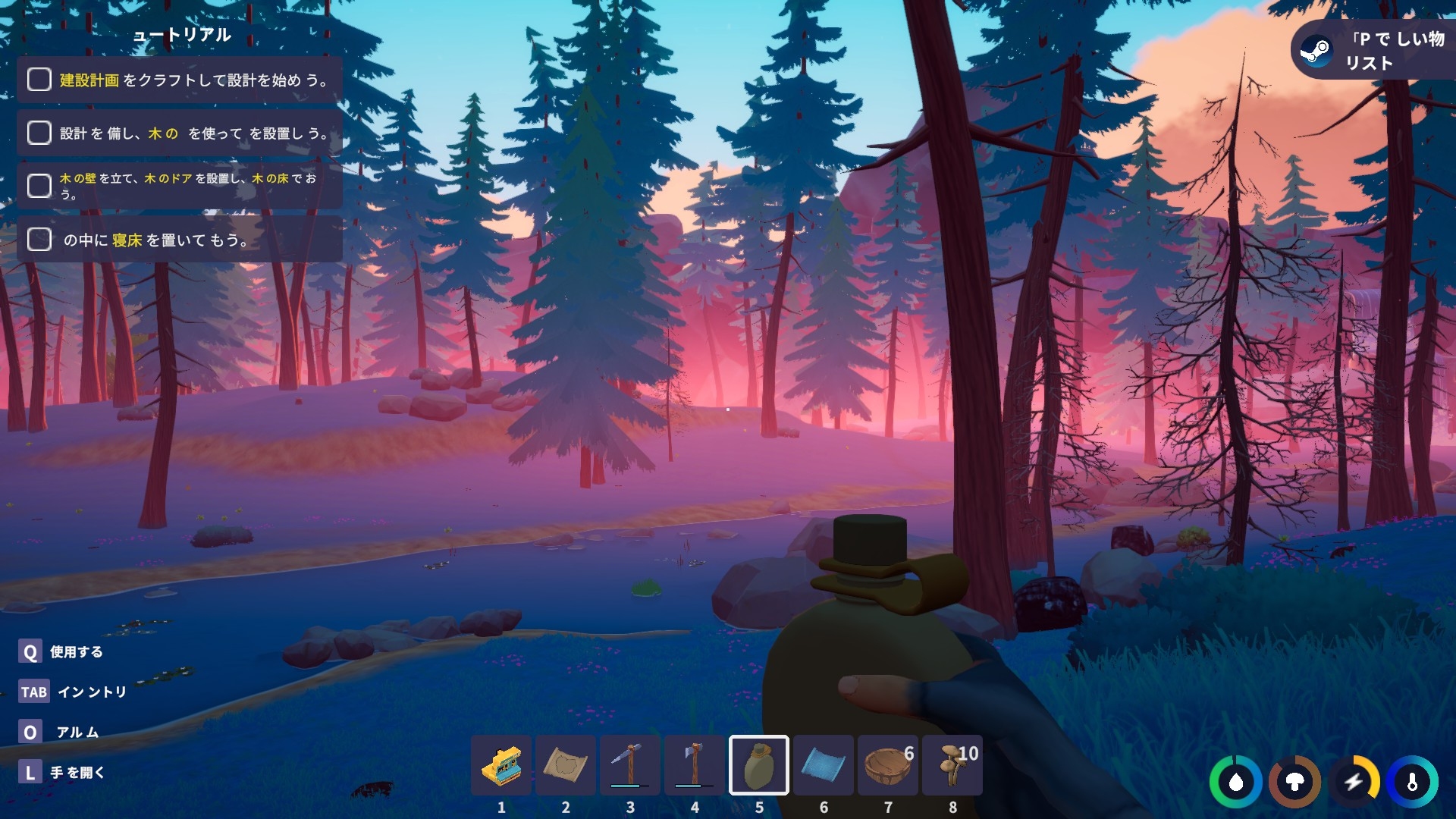Choose the blue blueprint scroll slot
This screenshot has height=819, width=1456.
[x=823, y=765]
